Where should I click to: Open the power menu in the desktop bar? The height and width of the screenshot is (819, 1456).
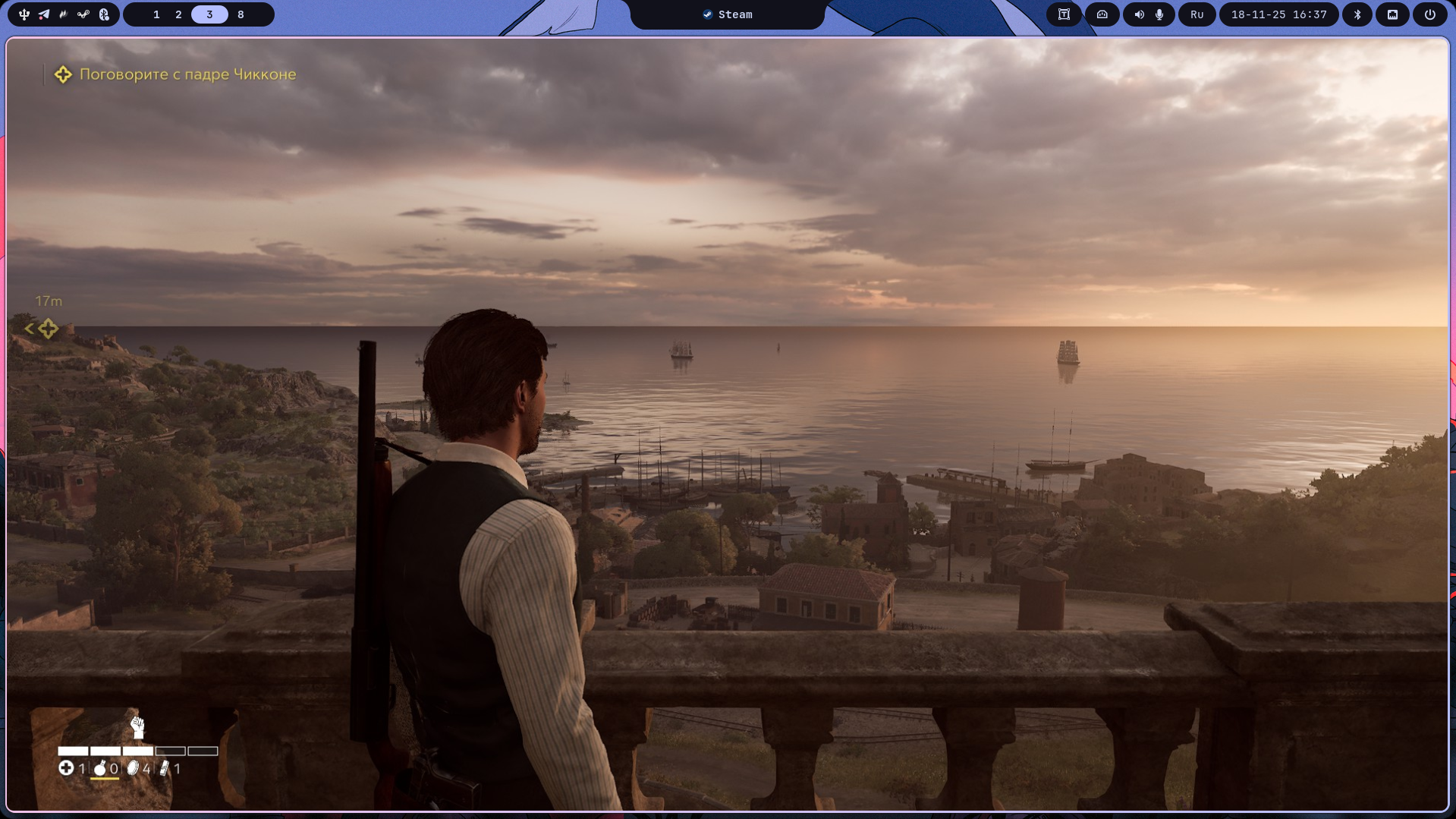[x=1429, y=14]
